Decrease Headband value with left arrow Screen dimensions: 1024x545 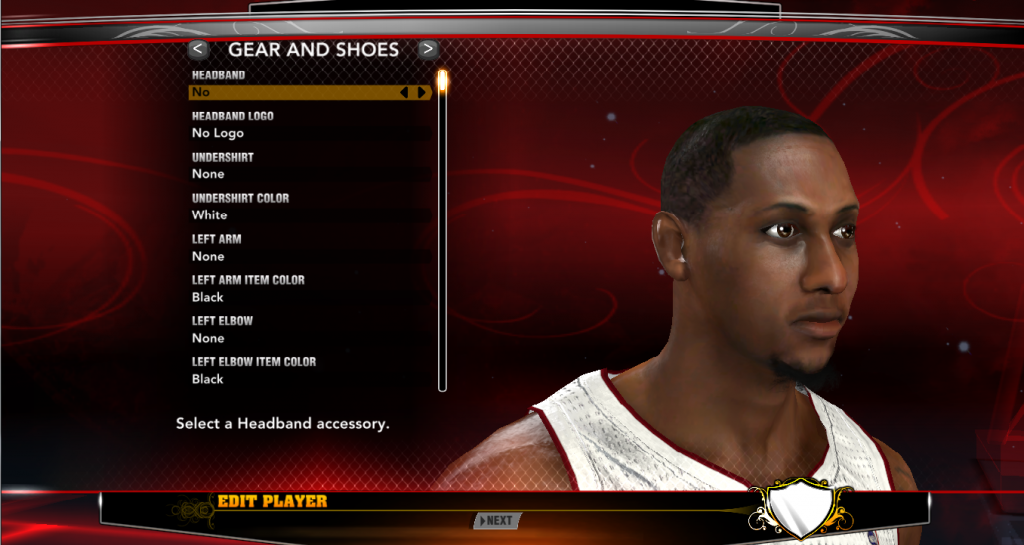click(404, 92)
